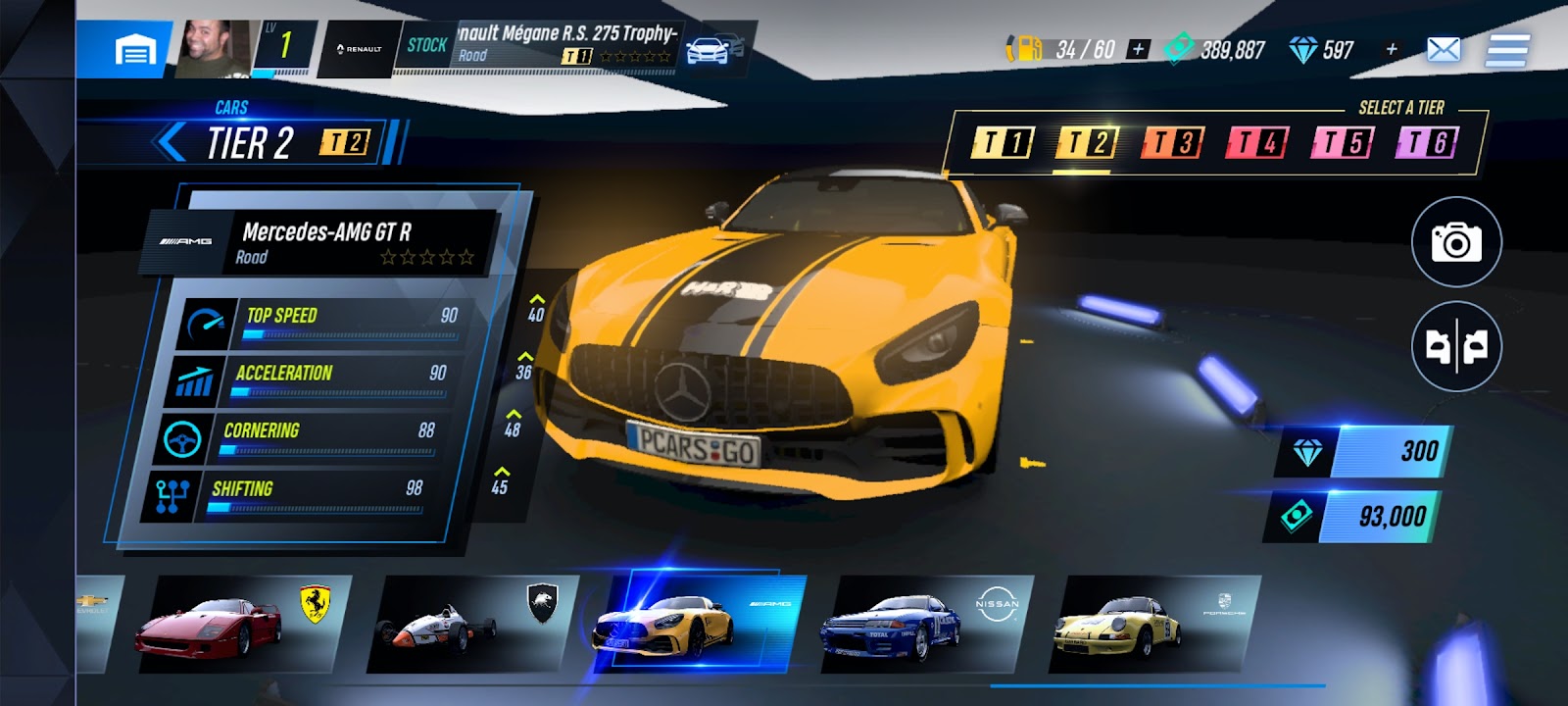Open the player profile avatar

[214, 48]
